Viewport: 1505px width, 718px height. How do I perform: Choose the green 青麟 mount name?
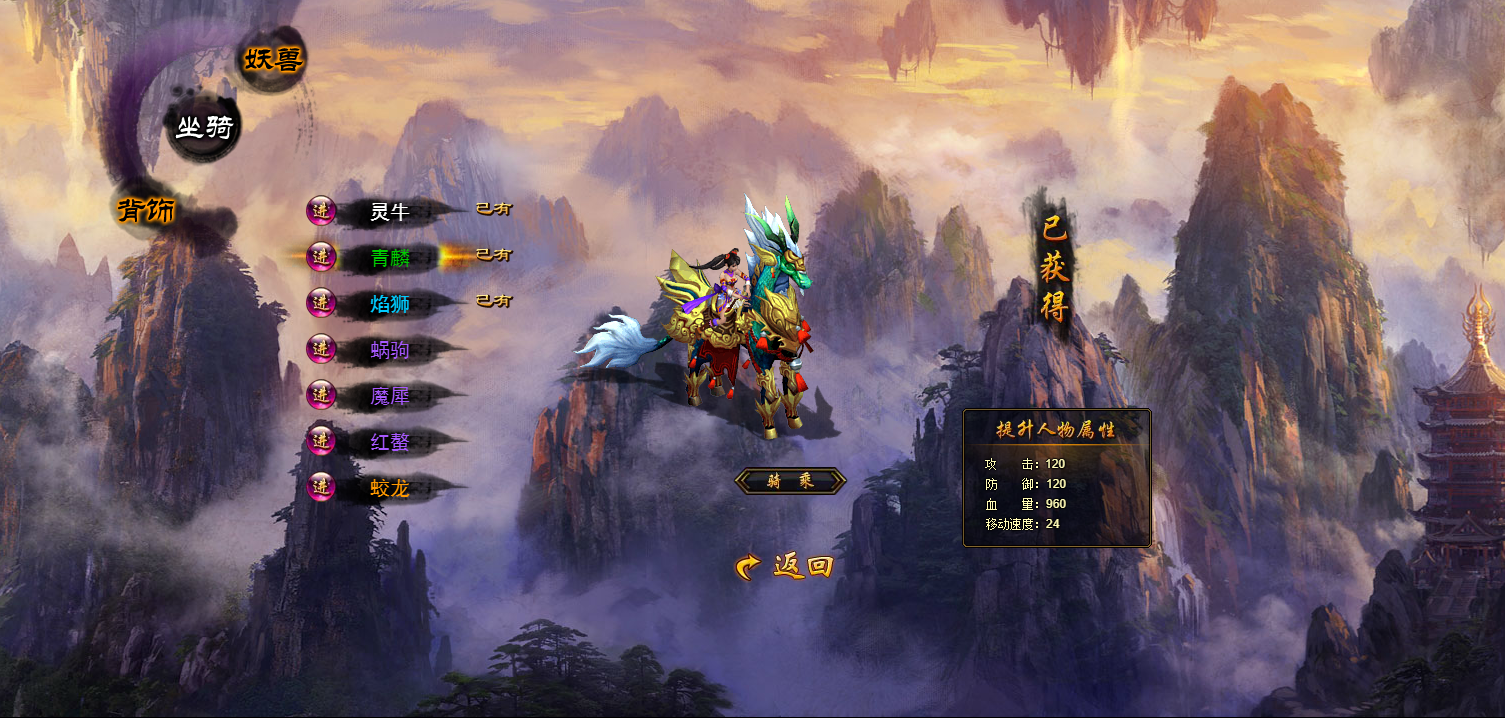390,258
